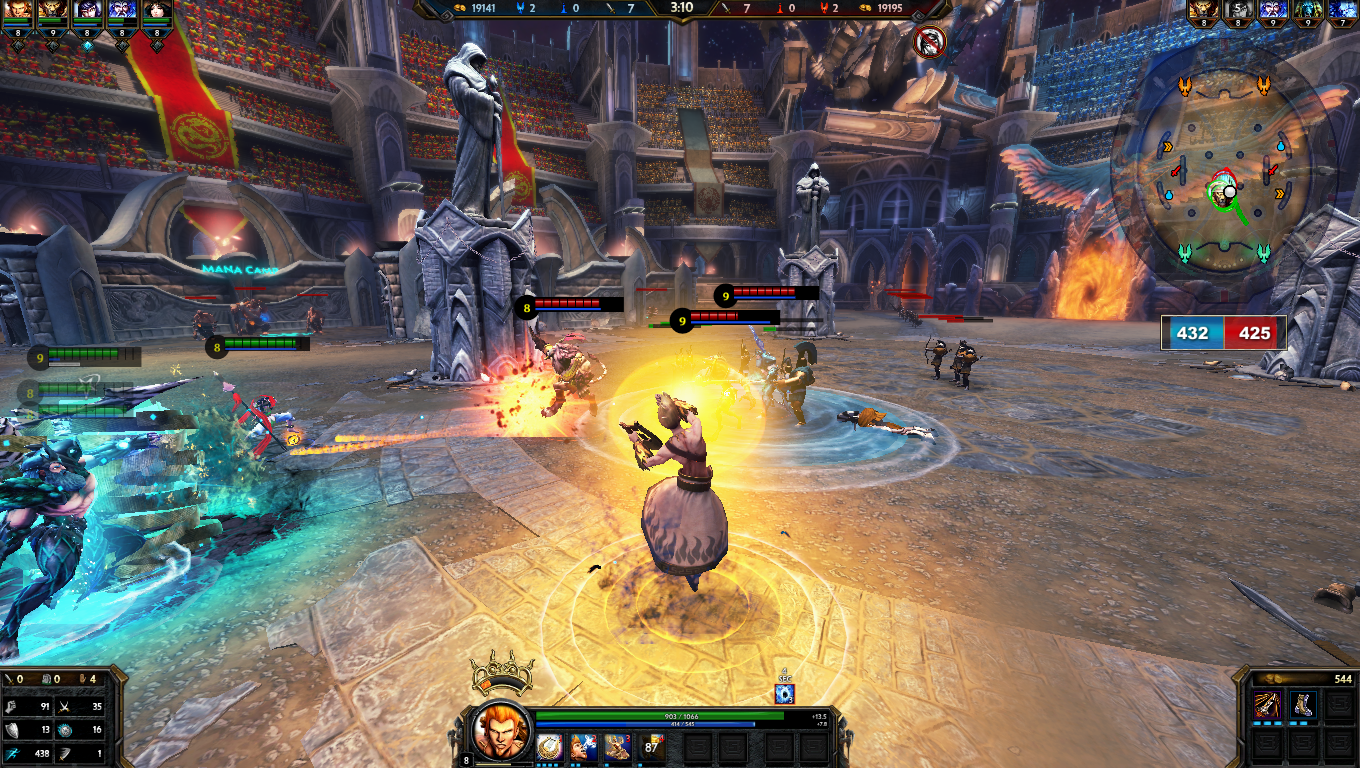Trigger The Moves dash ability

click(617, 747)
